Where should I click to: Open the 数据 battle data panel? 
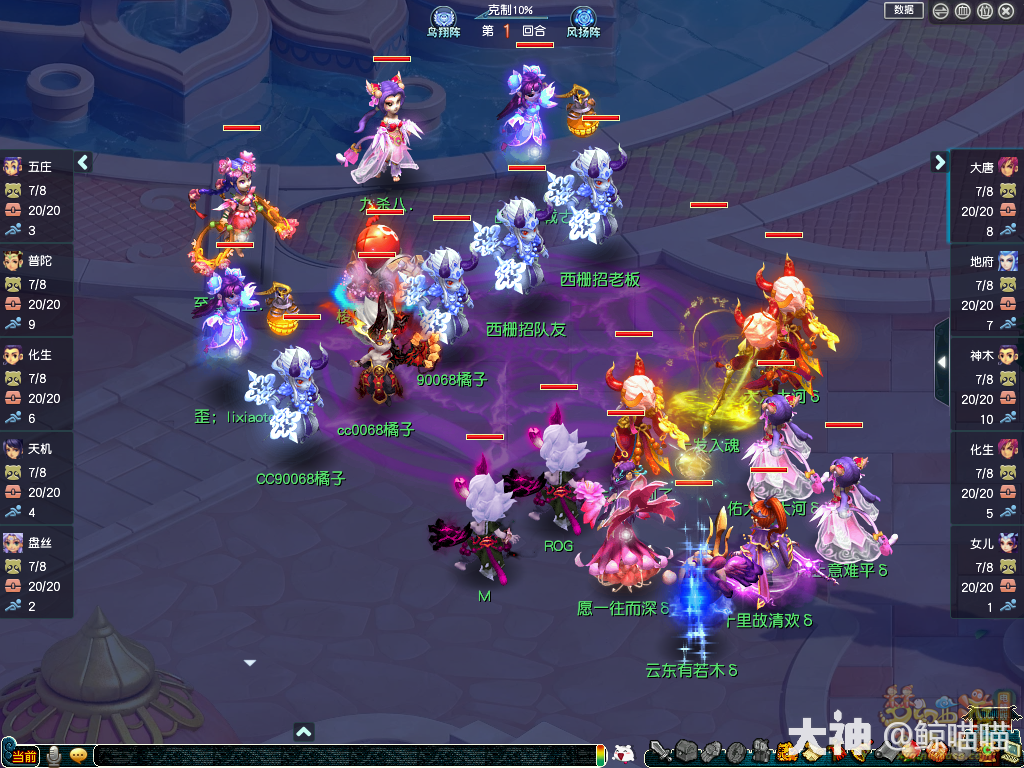coord(903,10)
